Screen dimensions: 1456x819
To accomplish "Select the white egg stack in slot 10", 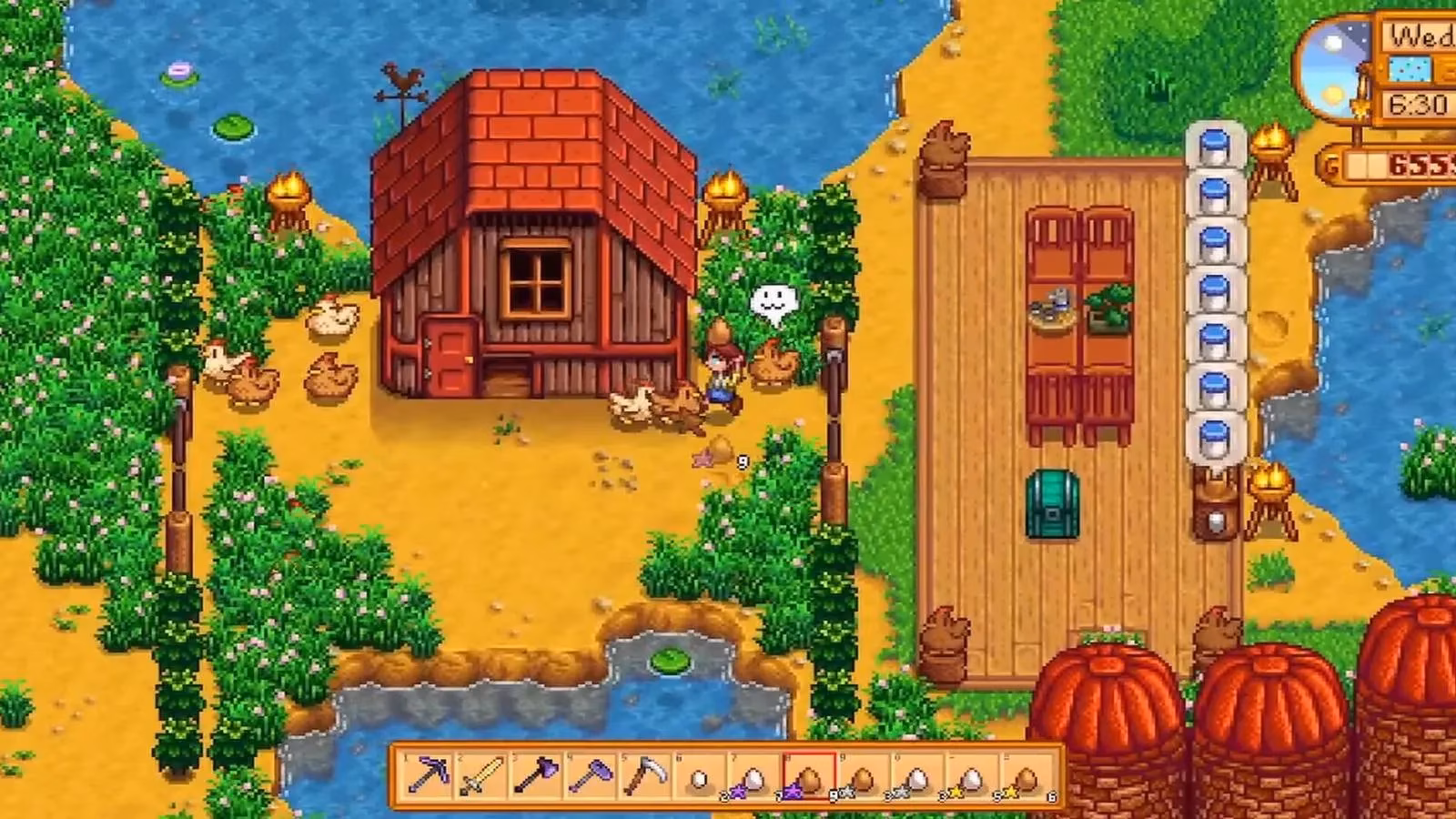I will click(x=916, y=773).
